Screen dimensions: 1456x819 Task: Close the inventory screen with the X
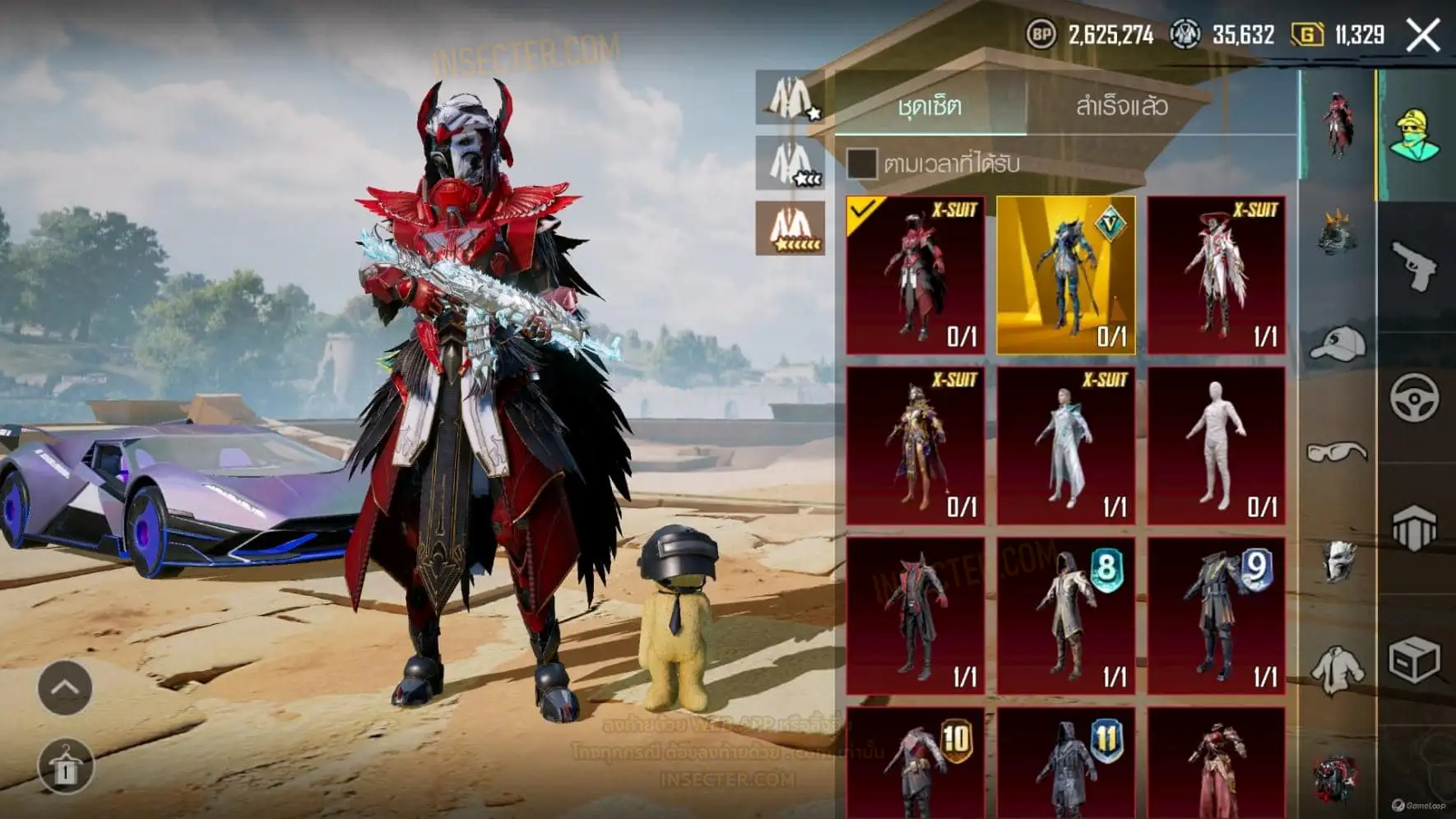point(1423,35)
